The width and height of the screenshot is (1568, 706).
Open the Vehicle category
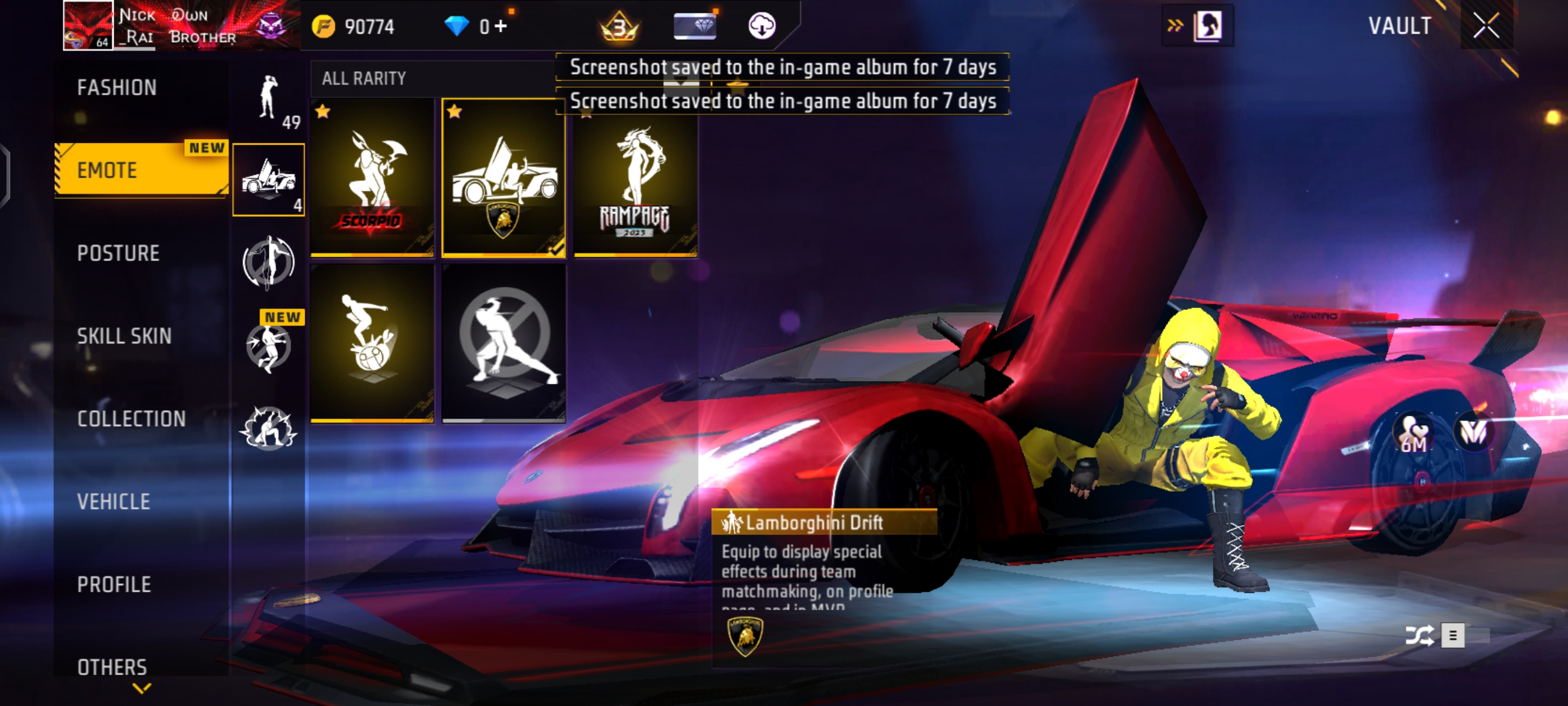(x=114, y=501)
